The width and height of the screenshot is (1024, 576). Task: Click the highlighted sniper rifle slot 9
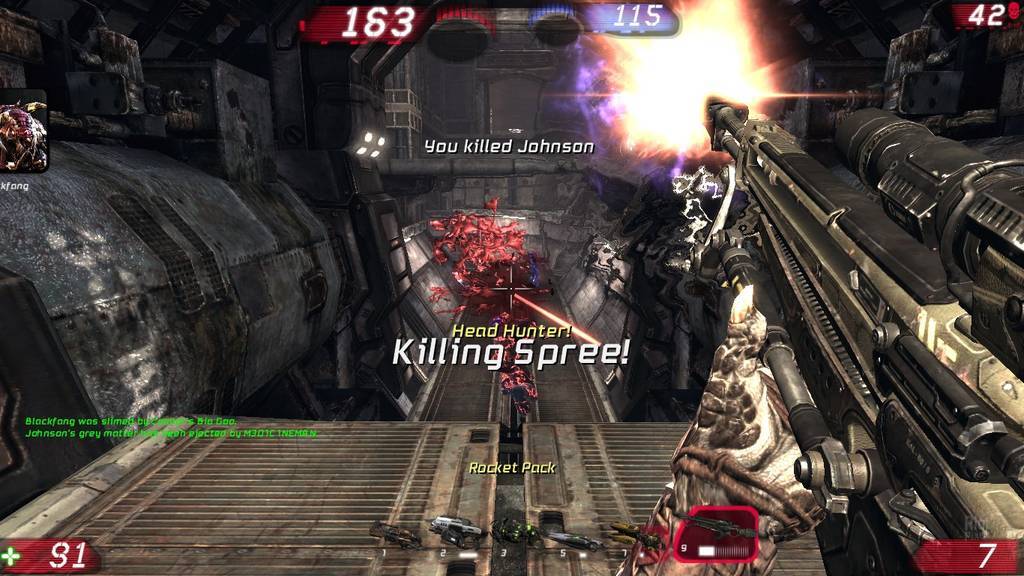715,533
